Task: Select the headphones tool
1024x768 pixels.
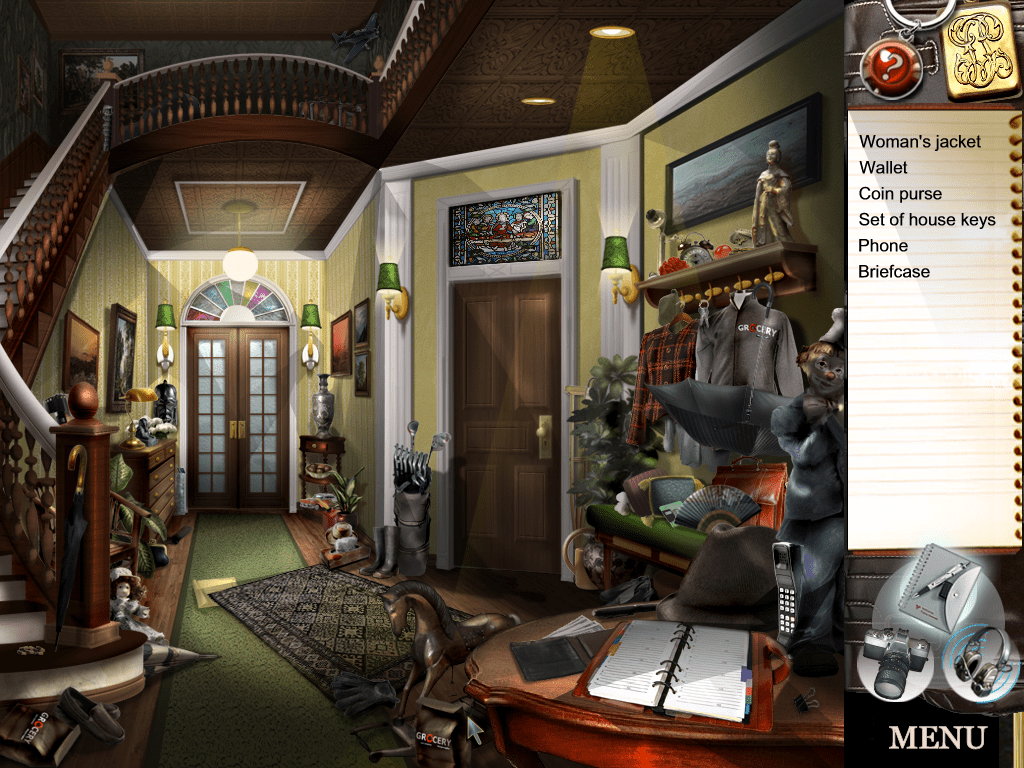Action: pos(979,660)
